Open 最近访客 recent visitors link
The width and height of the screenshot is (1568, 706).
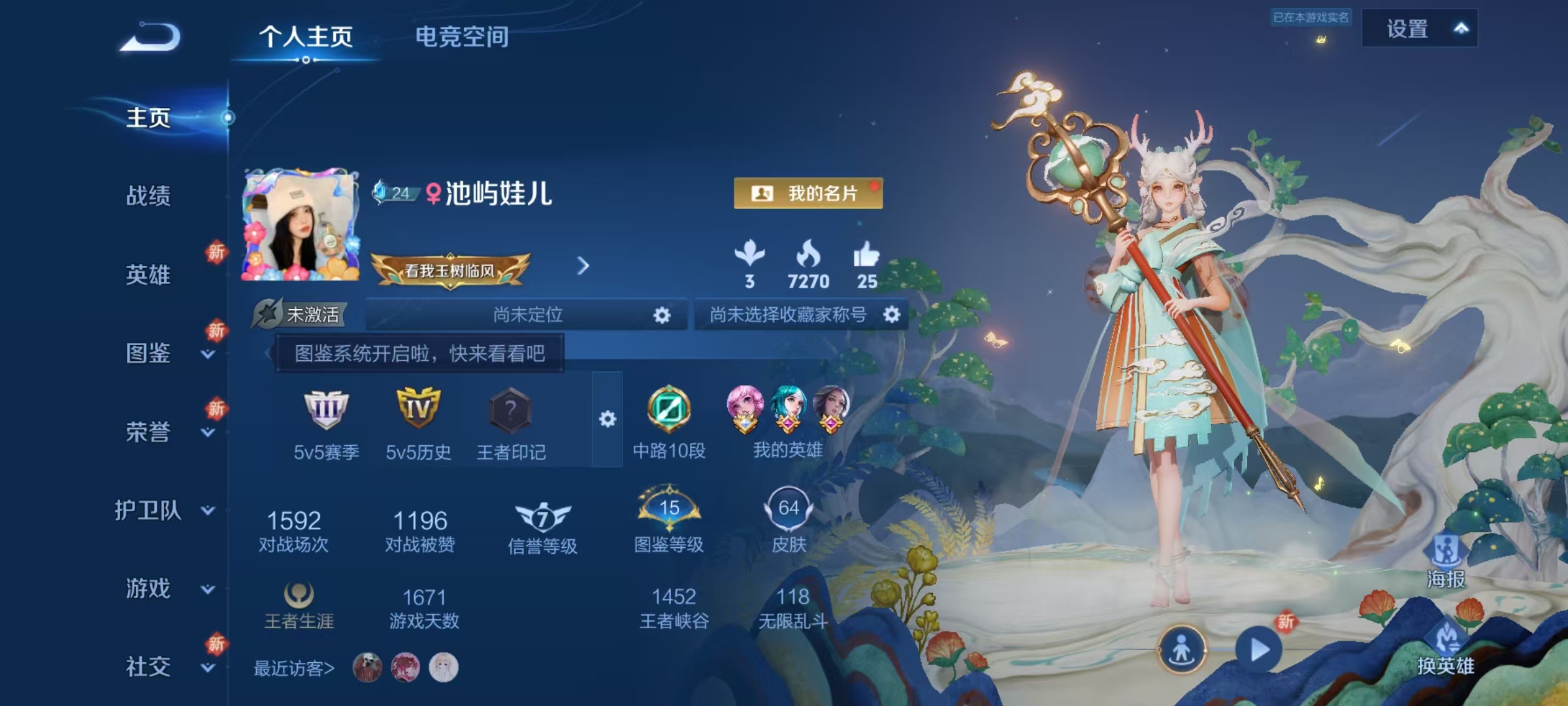[293, 667]
